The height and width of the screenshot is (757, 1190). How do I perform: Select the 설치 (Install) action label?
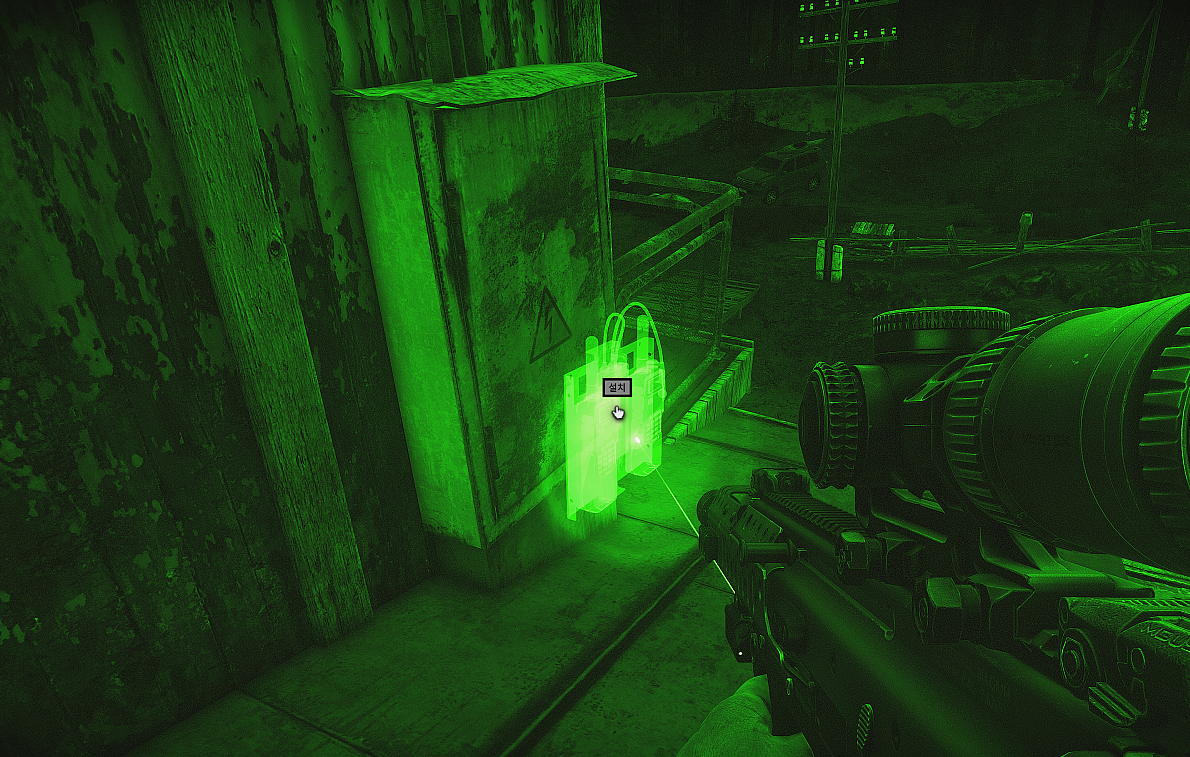coord(616,388)
